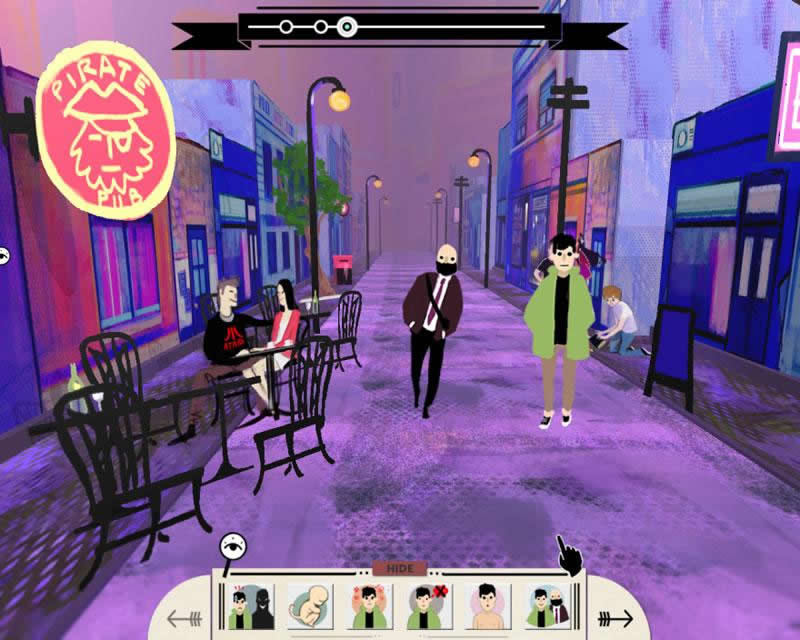Jump to the first timeline node

(x=286, y=27)
